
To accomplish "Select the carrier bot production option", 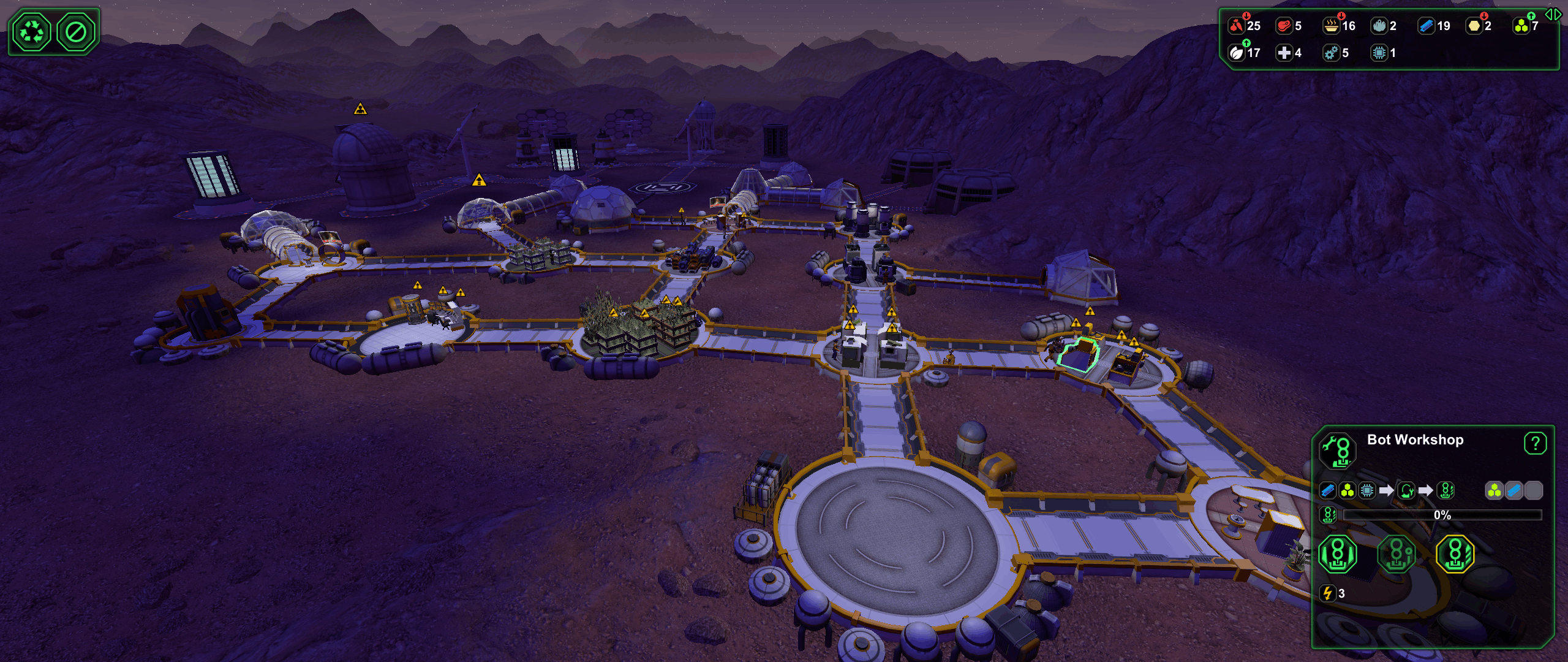I will click(x=1337, y=554).
